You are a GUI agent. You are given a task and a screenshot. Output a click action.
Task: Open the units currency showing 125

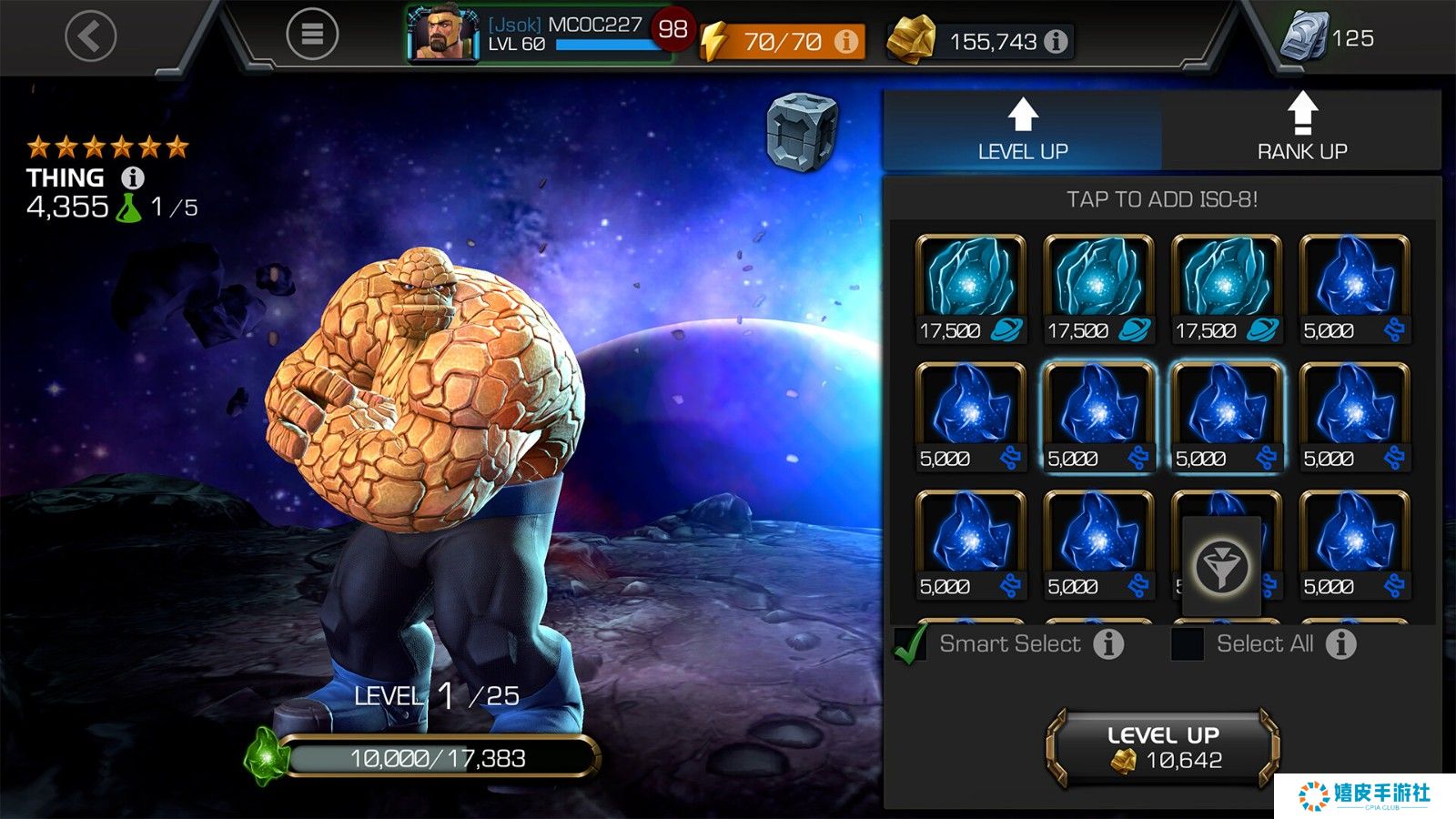pyautogui.click(x=1327, y=38)
